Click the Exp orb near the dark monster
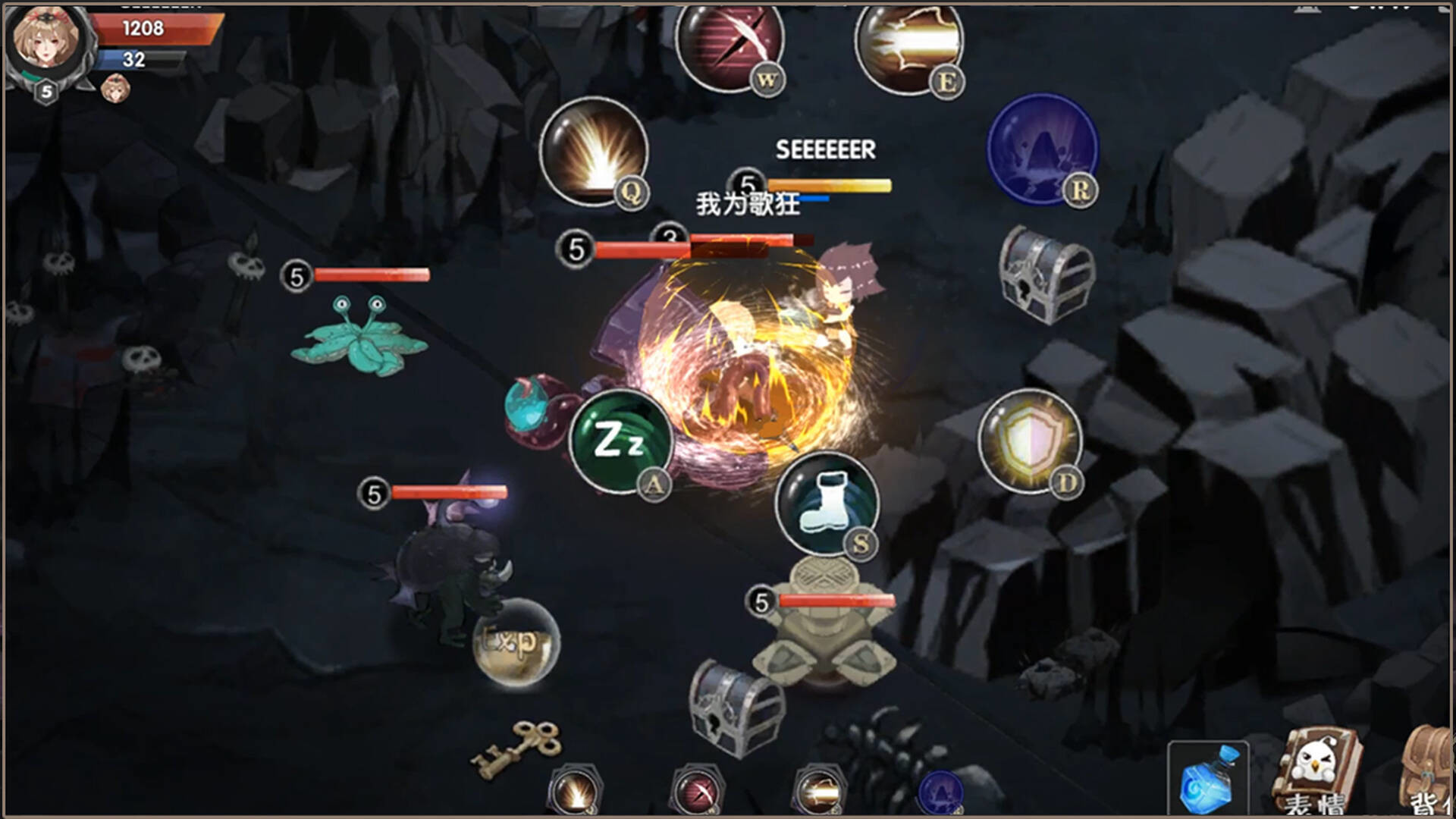The height and width of the screenshot is (819, 1456). (516, 645)
